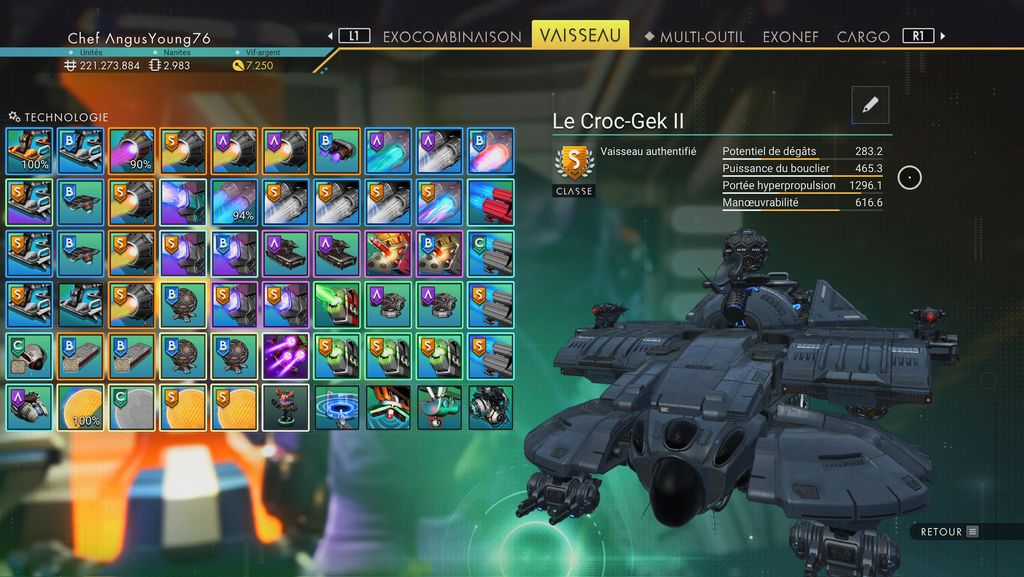Pick the B-class module with purple thruster
The image size is (1024, 577).
337,150
